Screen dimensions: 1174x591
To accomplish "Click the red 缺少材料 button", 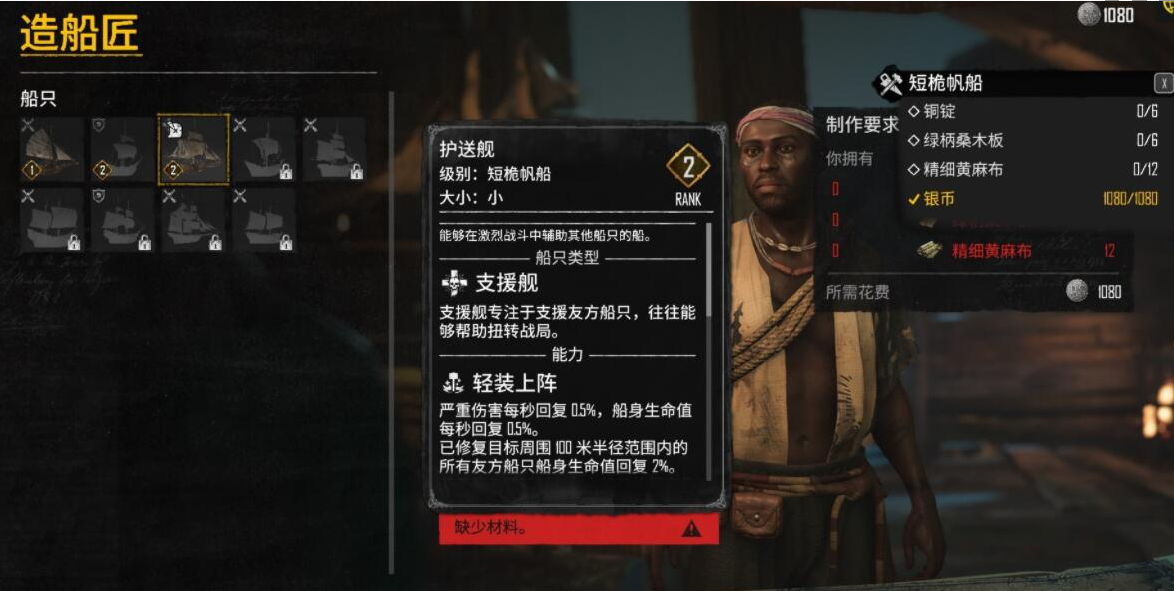I will 578,528.
